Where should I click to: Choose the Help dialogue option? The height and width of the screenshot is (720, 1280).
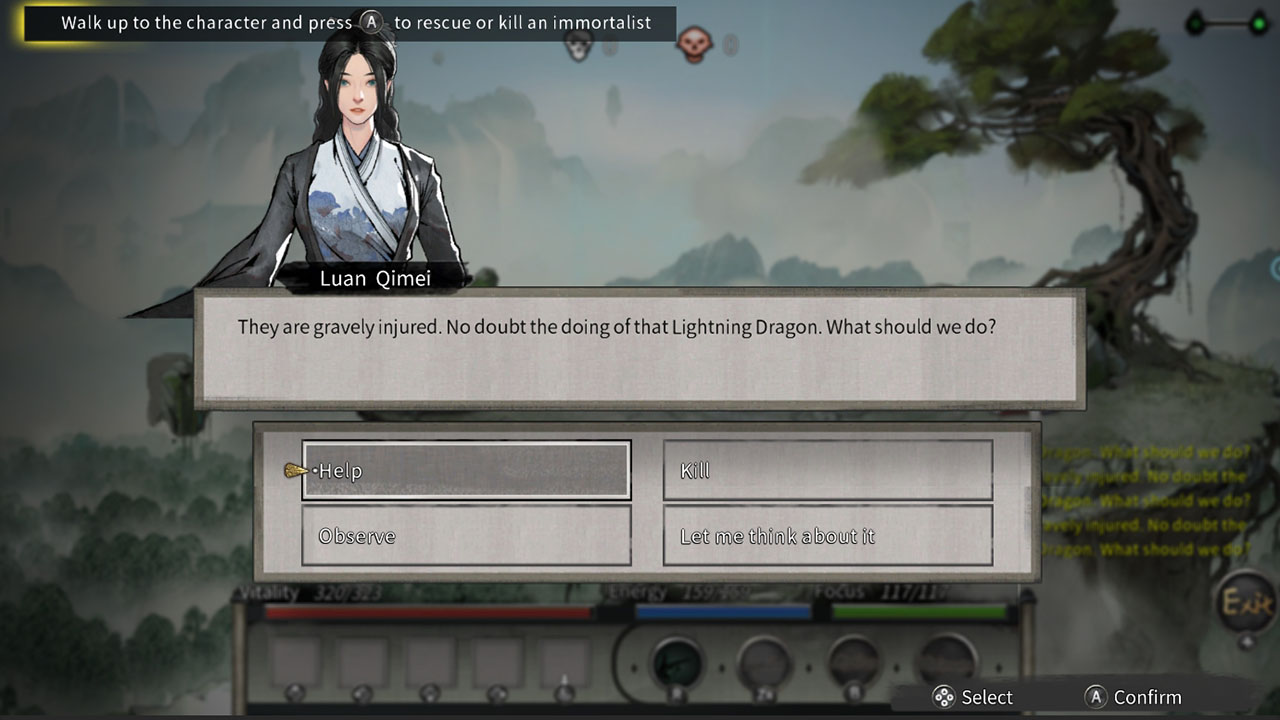[x=465, y=470]
